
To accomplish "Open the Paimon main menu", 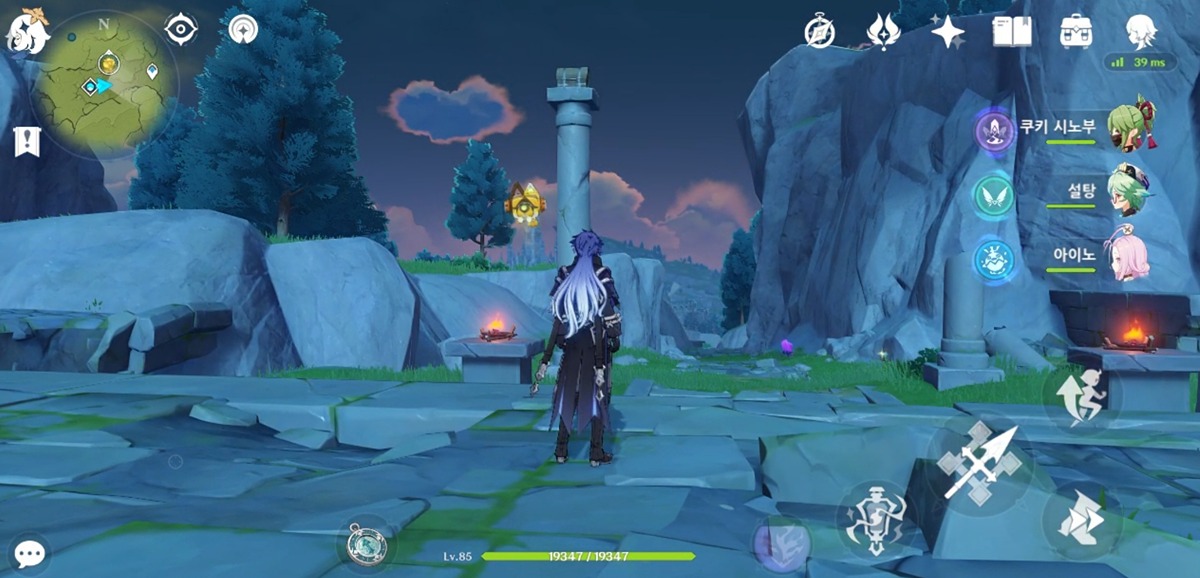I will click(27, 33).
